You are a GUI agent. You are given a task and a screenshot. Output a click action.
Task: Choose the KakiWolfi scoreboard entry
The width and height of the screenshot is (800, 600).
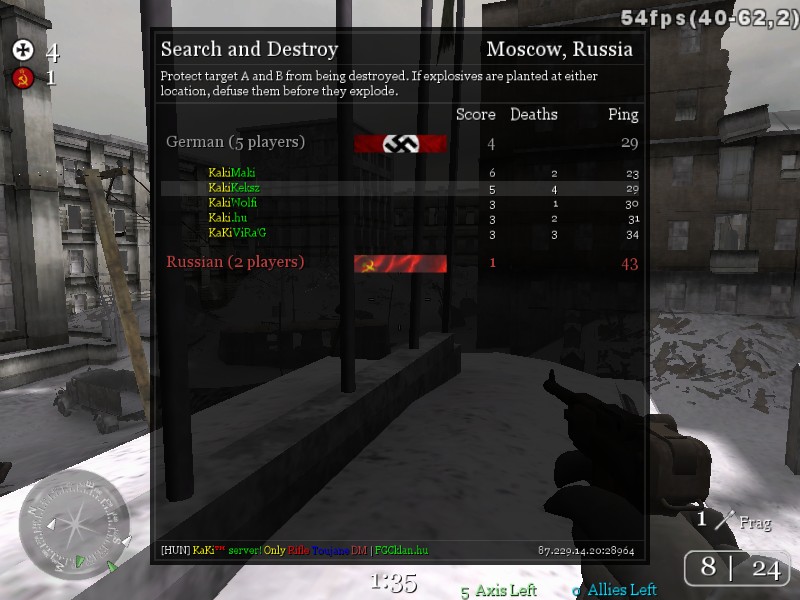pos(233,203)
